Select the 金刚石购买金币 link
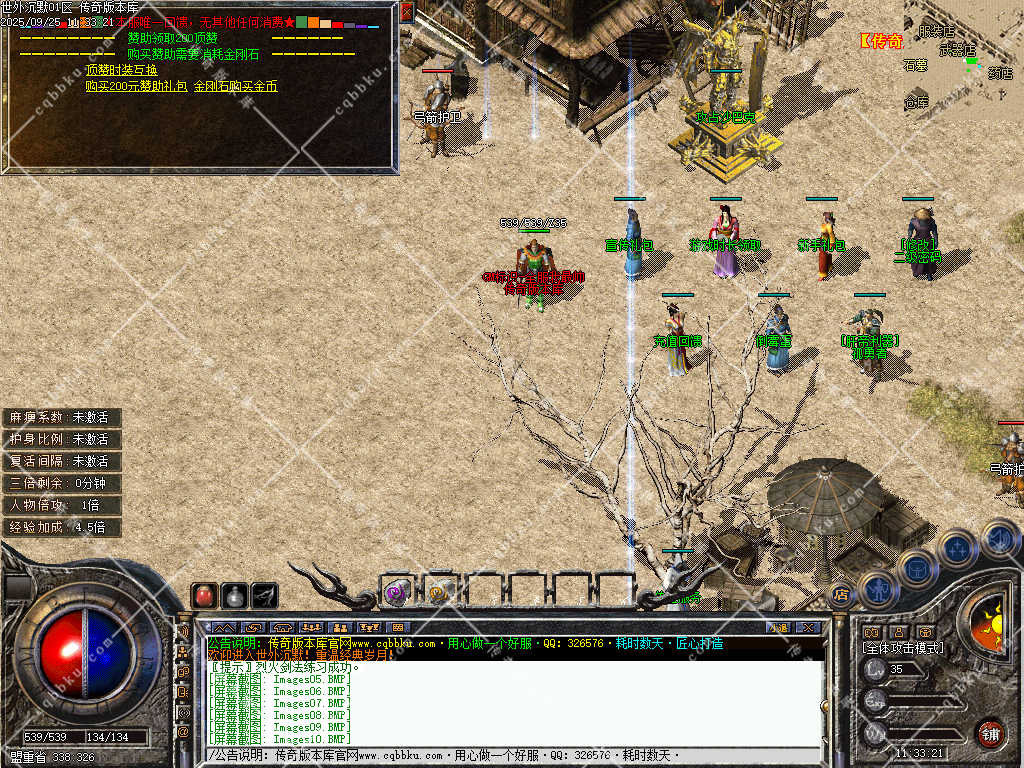Image resolution: width=1024 pixels, height=768 pixels. (235, 86)
